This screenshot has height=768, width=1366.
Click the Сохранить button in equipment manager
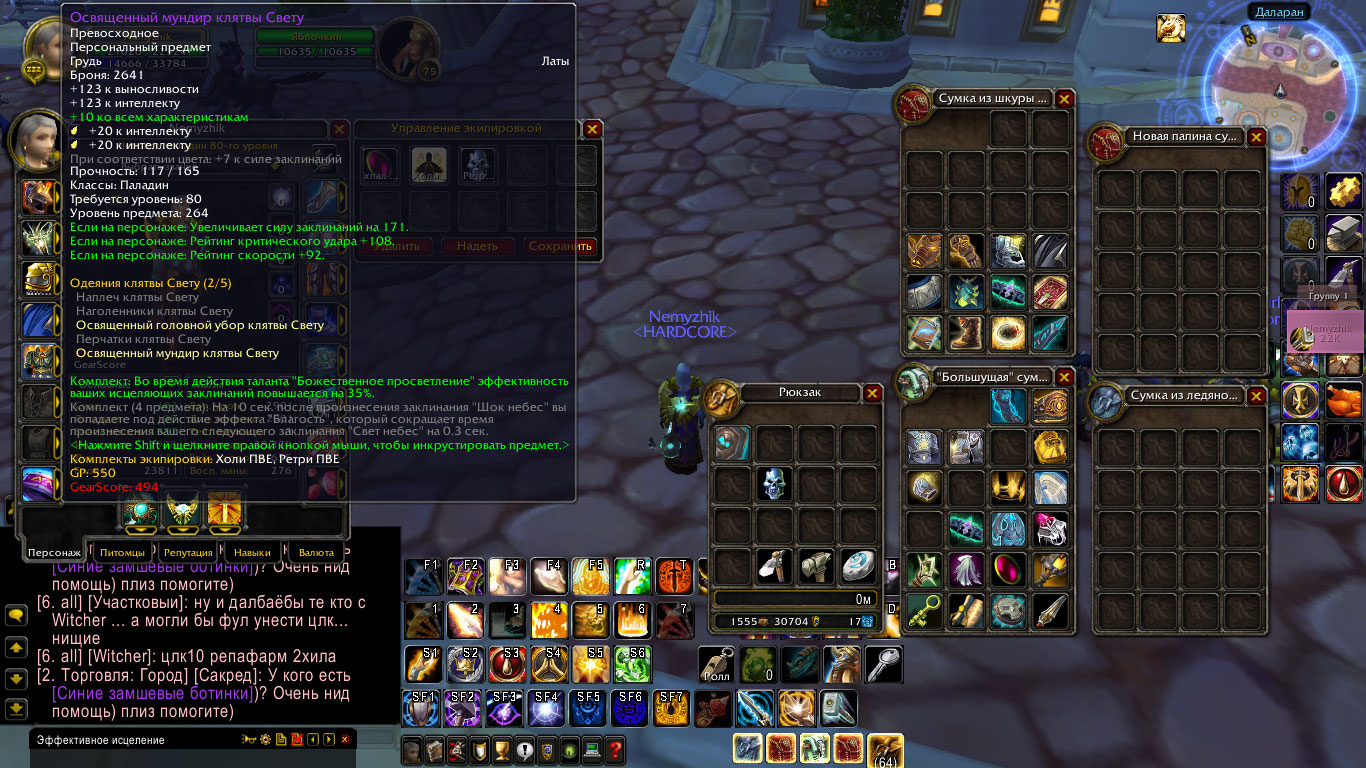click(560, 246)
